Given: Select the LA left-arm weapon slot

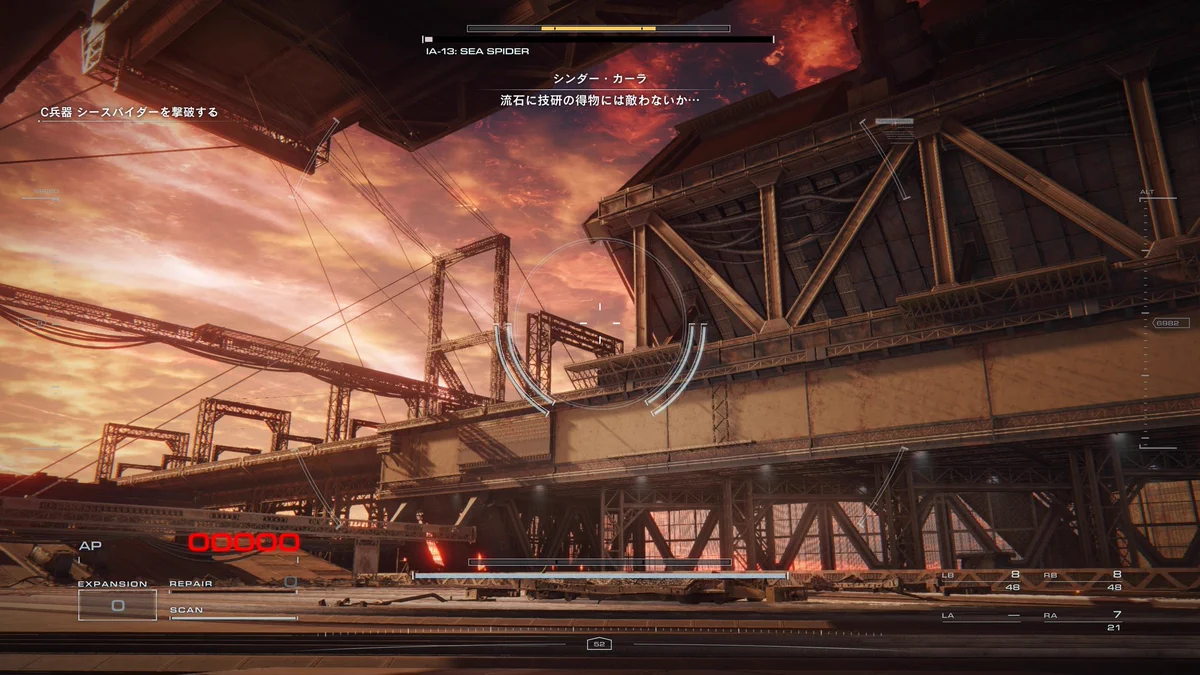Looking at the screenshot, I should tap(982, 619).
